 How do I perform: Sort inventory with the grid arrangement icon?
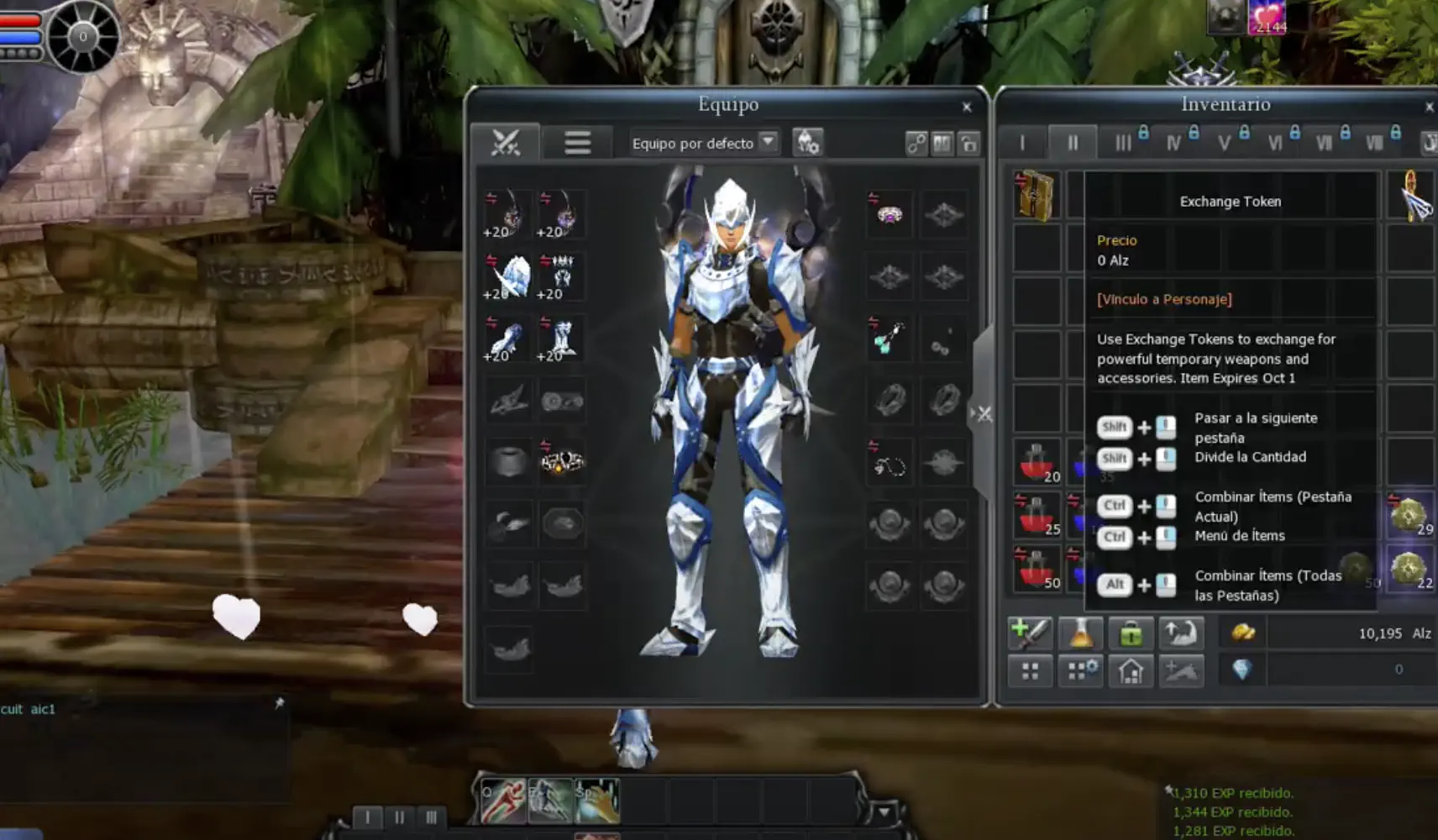point(1030,669)
